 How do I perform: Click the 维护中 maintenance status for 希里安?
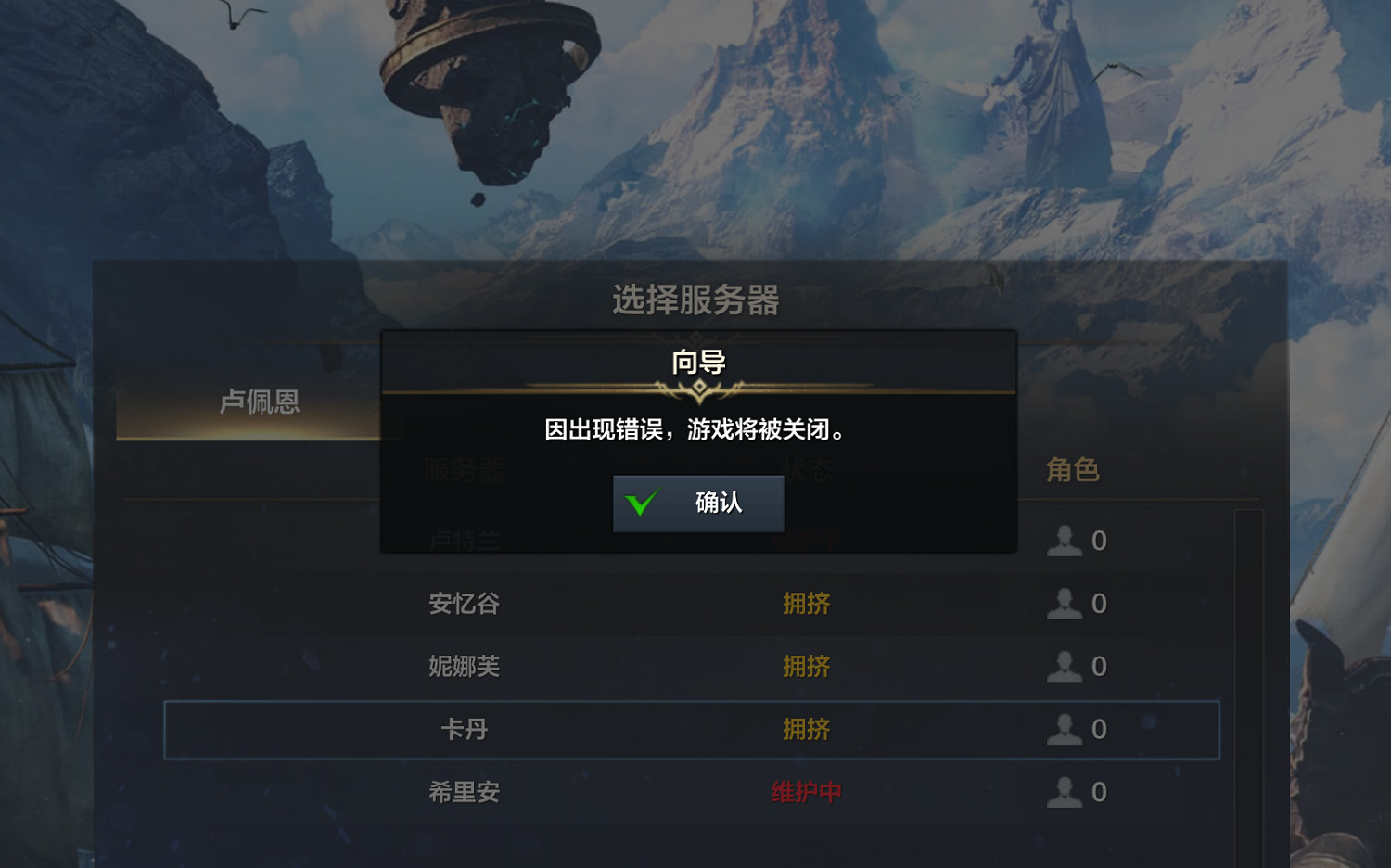(x=806, y=793)
